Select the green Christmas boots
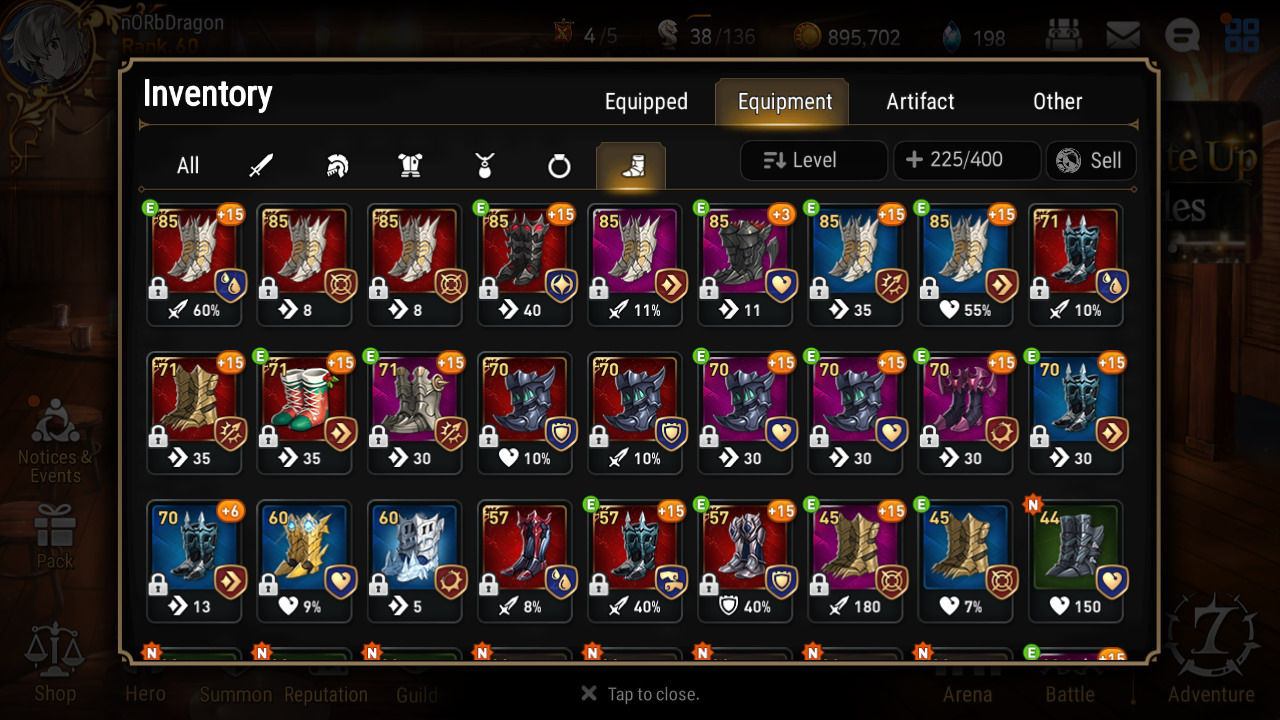Viewport: 1280px width, 720px height. [304, 410]
